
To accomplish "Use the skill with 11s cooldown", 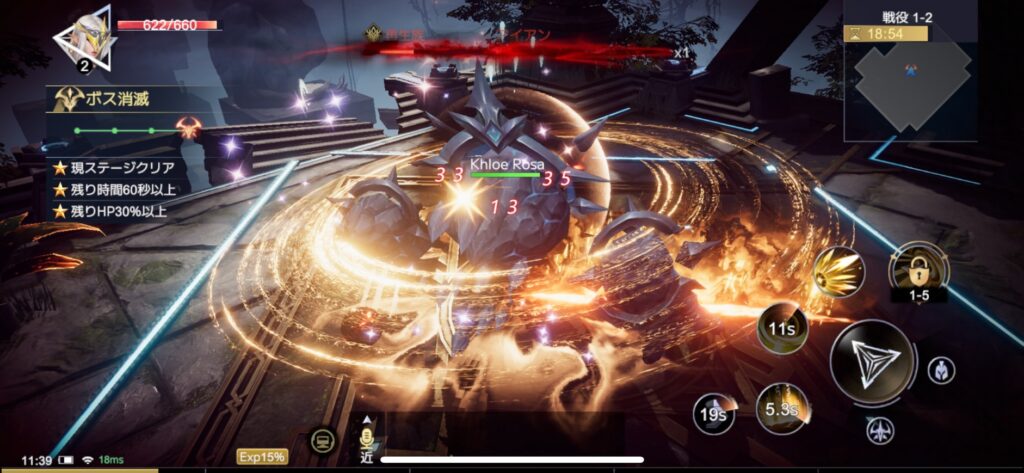I will (x=782, y=327).
